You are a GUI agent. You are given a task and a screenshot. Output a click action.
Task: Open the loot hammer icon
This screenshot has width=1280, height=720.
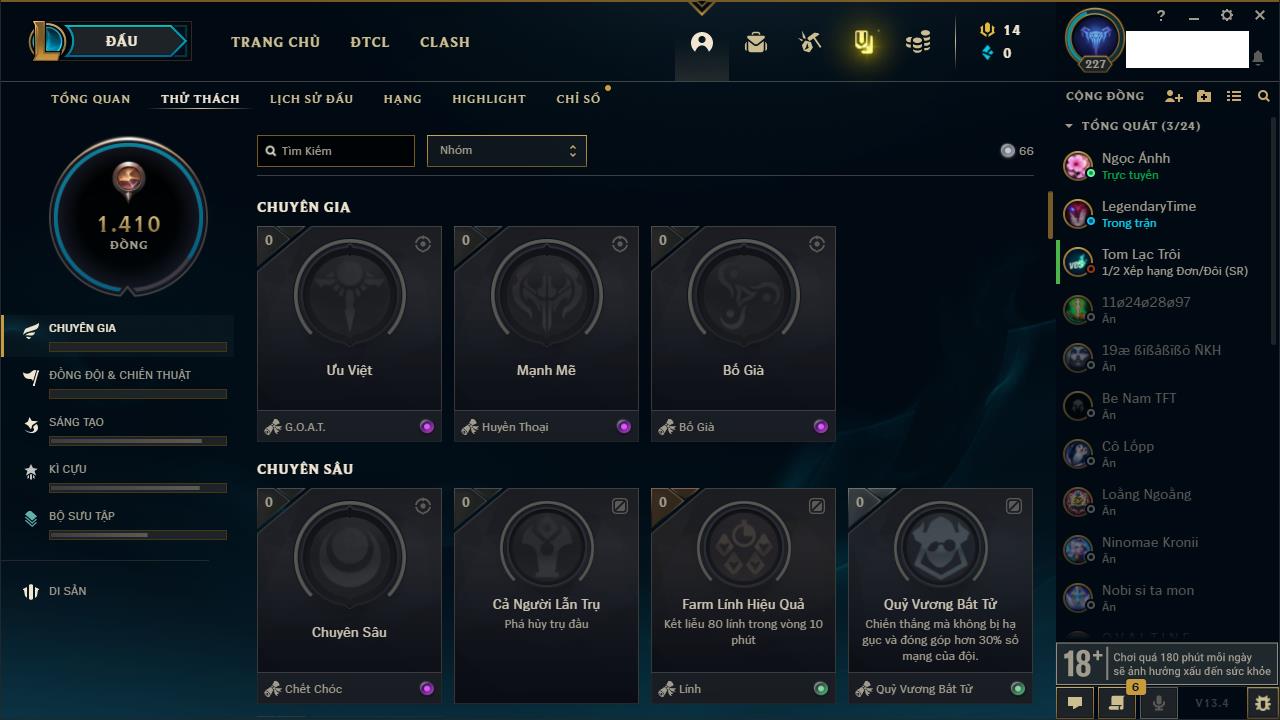(810, 42)
